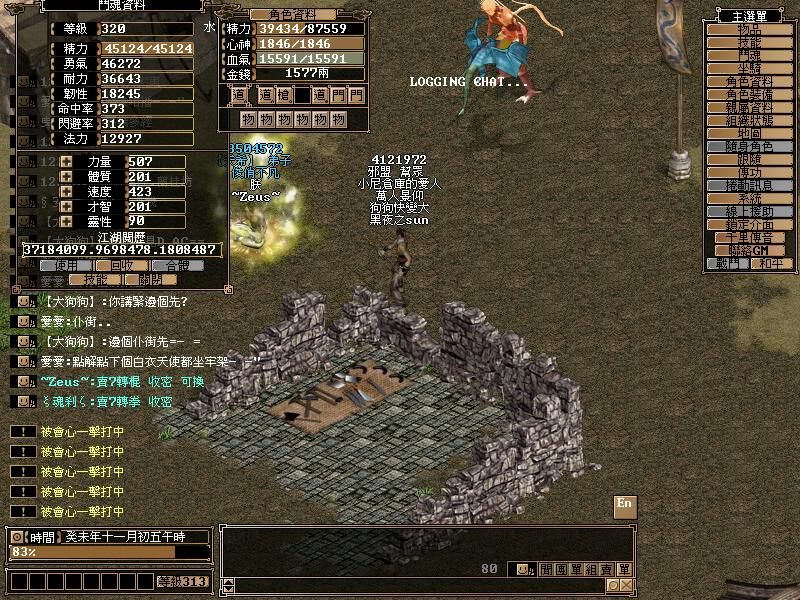800x600 pixels.
Task: Click the 合體 merge button
Action: pos(176,266)
